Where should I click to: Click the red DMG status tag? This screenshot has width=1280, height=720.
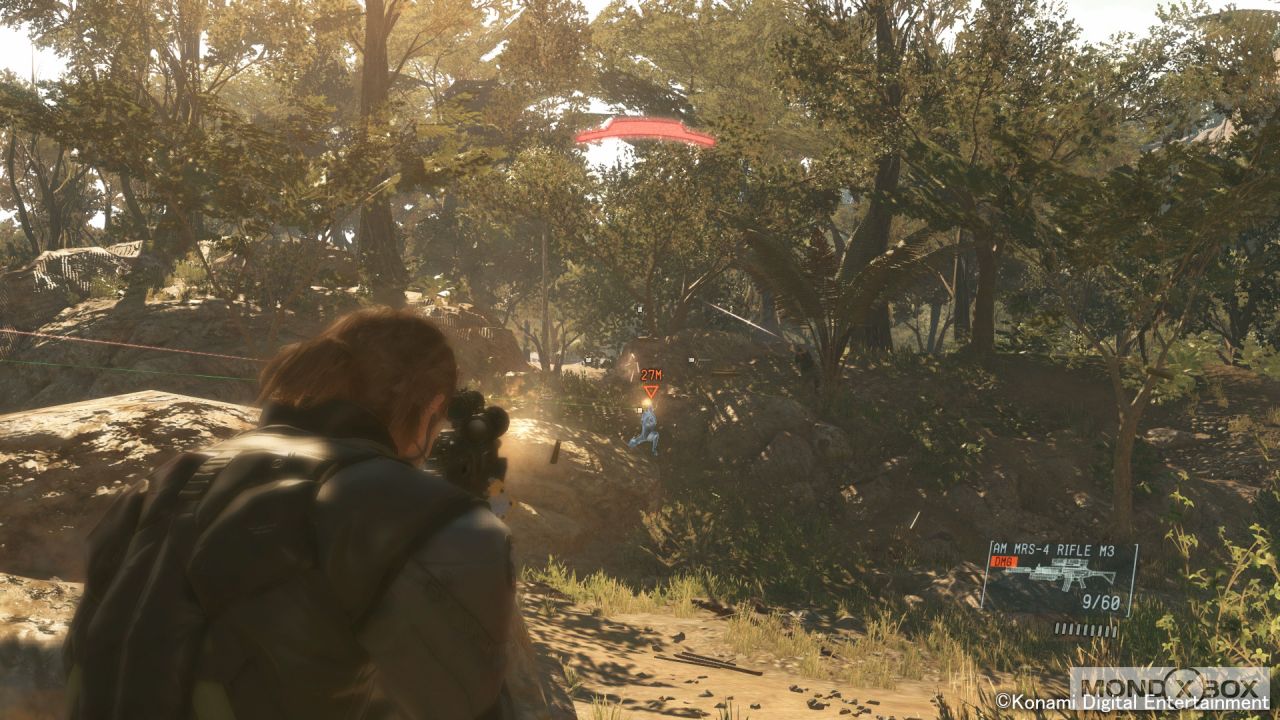point(1004,561)
